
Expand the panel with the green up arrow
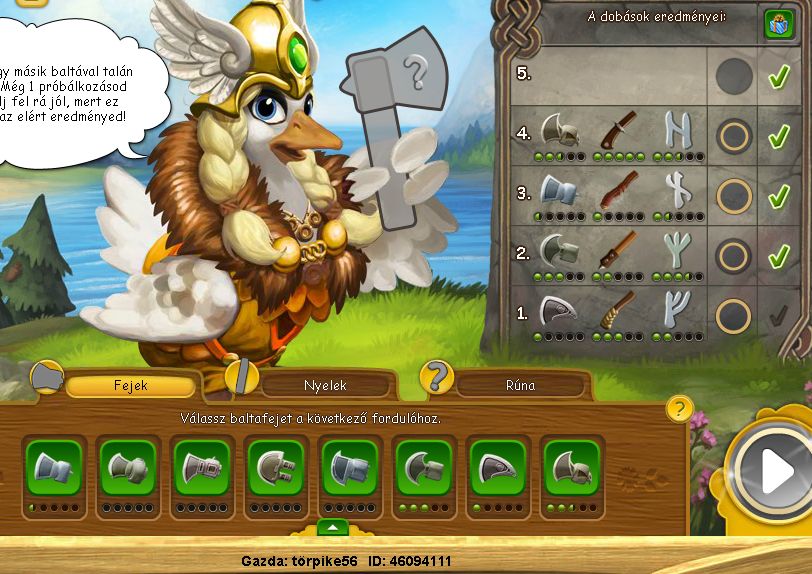[332, 527]
